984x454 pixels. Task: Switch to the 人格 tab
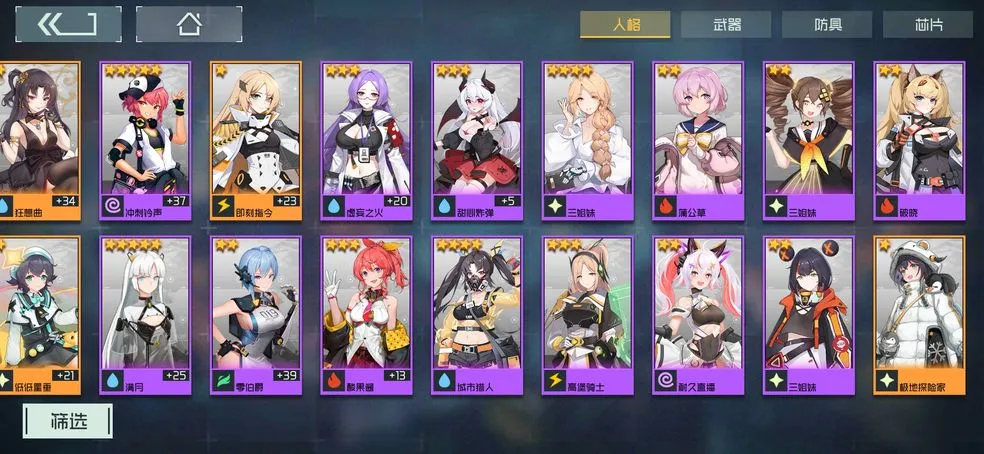[625, 24]
